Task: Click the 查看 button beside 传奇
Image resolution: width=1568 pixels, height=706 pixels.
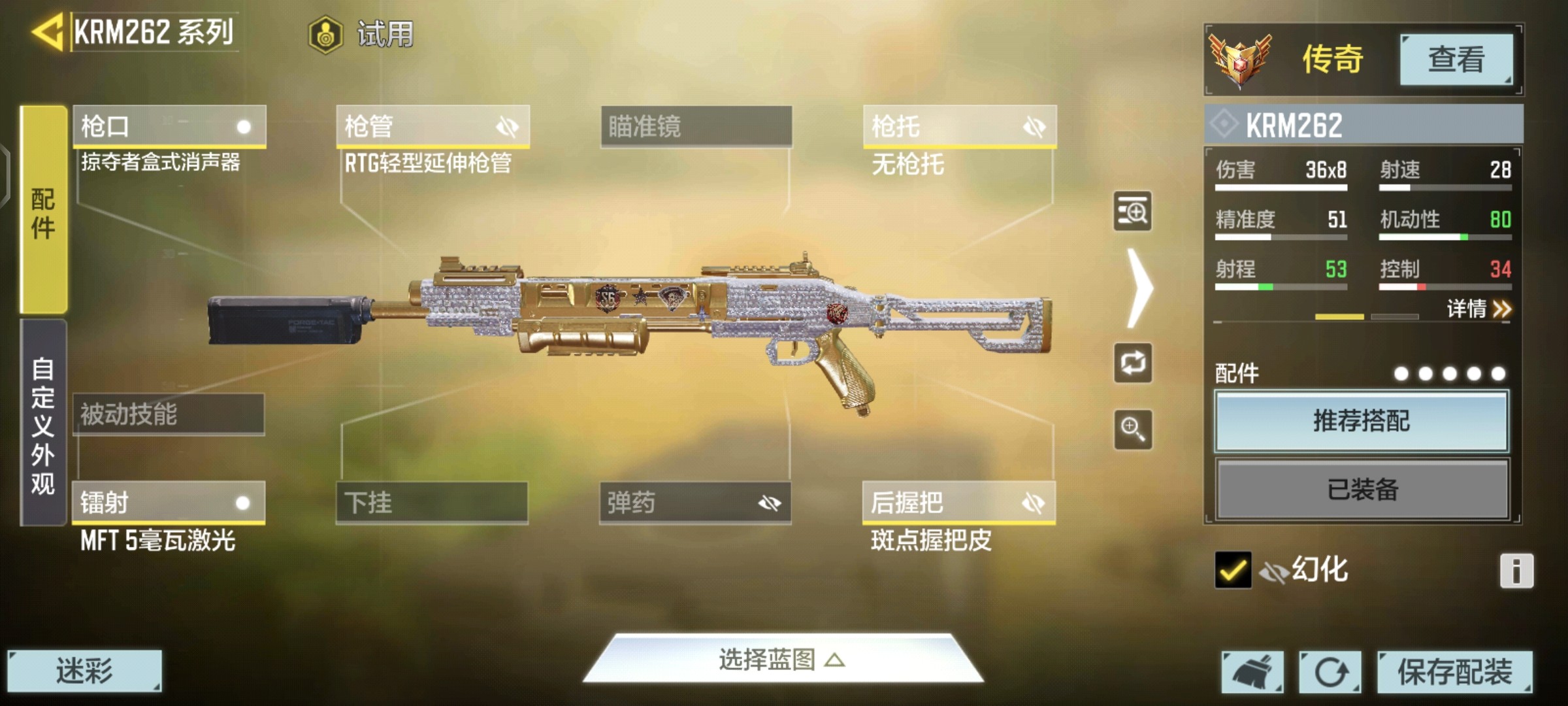Action: point(1456,59)
